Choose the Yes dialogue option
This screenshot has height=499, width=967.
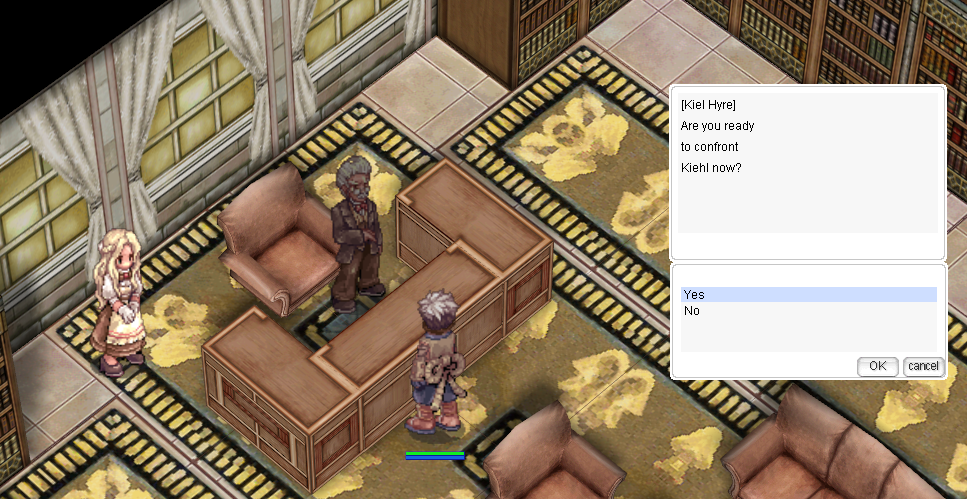[695, 295]
